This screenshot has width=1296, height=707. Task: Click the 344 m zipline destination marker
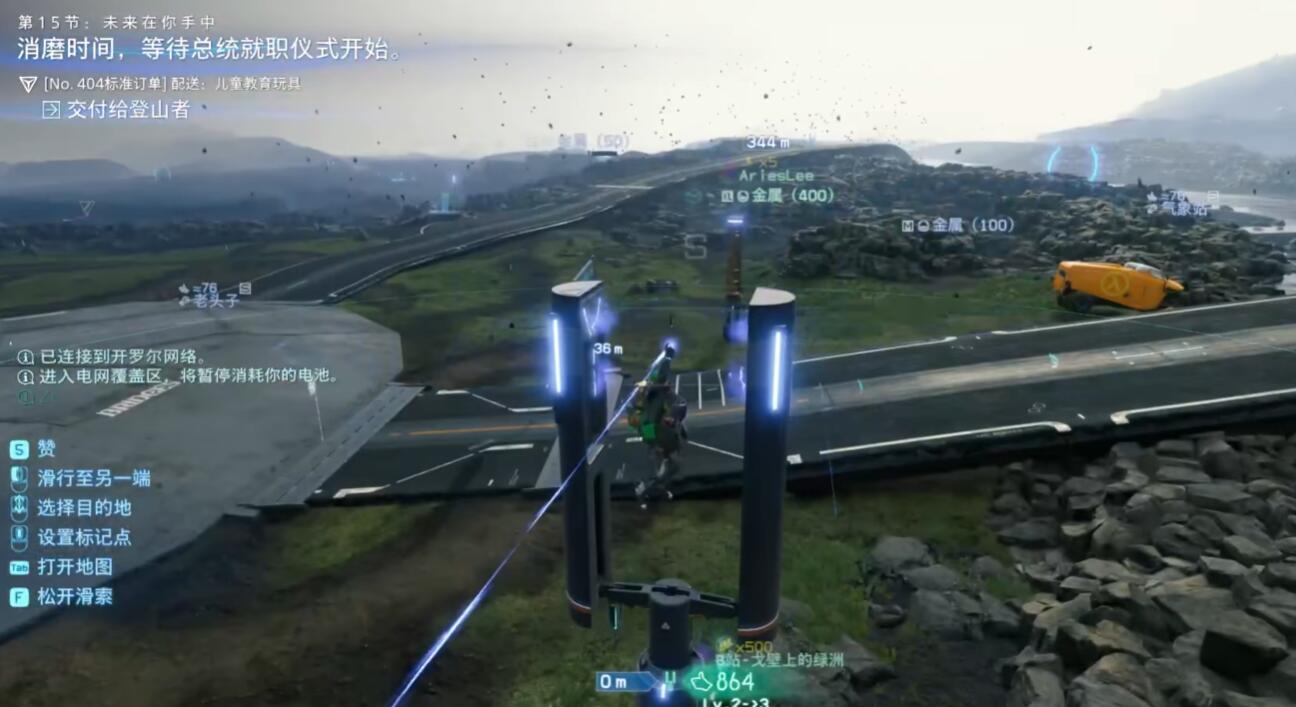(x=767, y=143)
